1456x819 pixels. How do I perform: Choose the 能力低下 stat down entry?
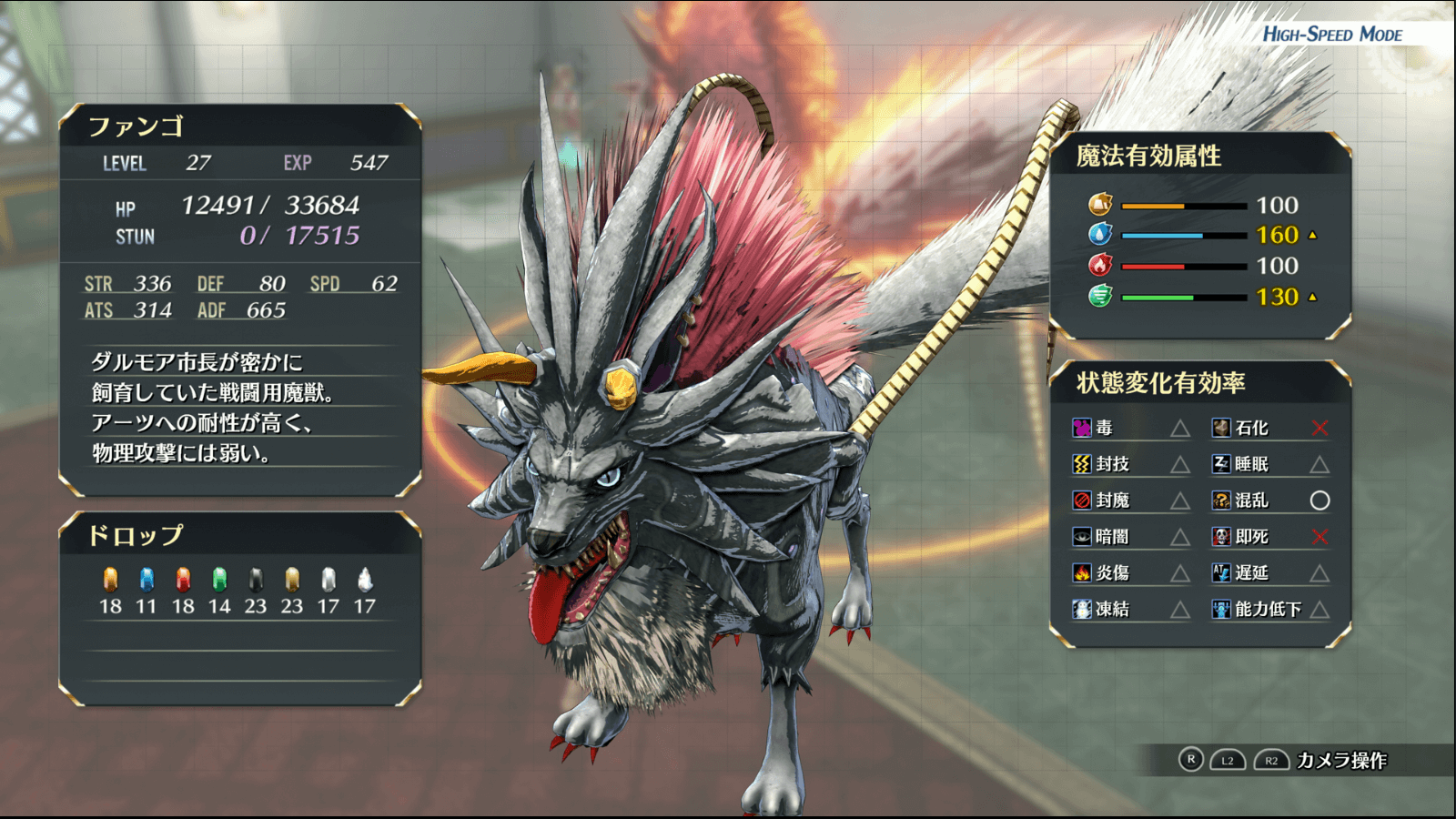1268,609
